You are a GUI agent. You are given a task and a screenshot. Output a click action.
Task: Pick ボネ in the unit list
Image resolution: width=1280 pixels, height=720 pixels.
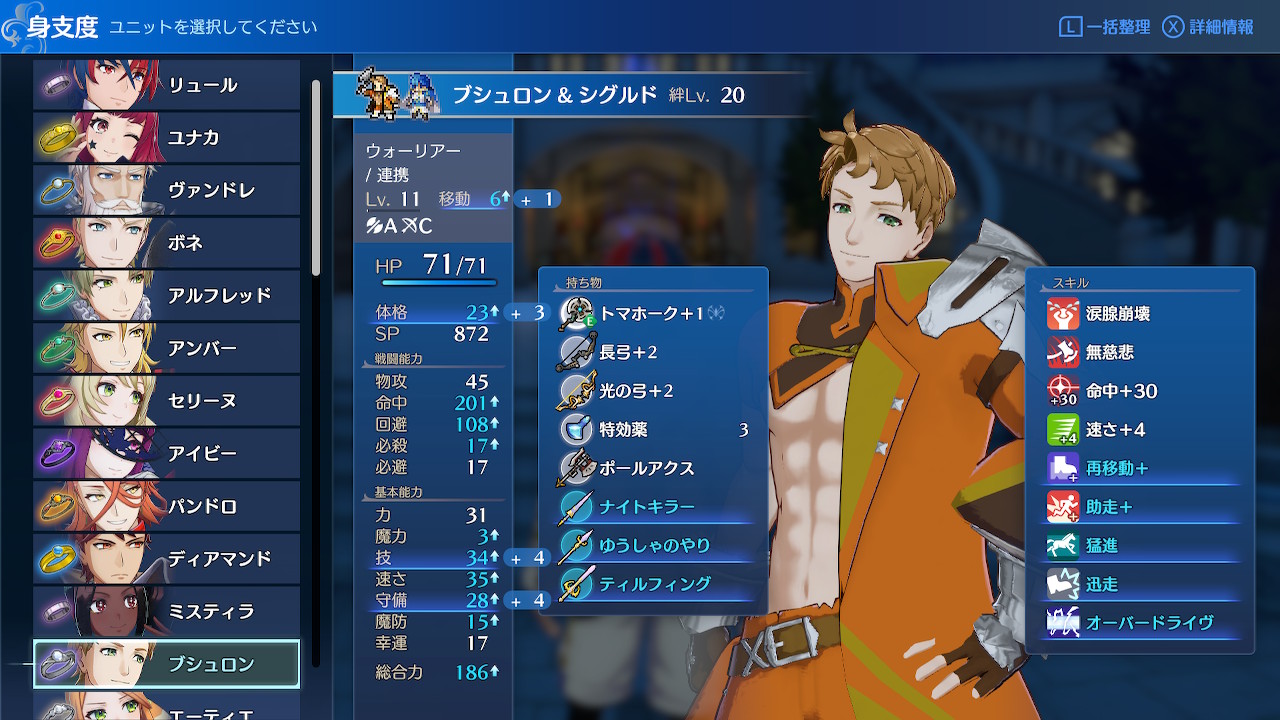point(167,243)
